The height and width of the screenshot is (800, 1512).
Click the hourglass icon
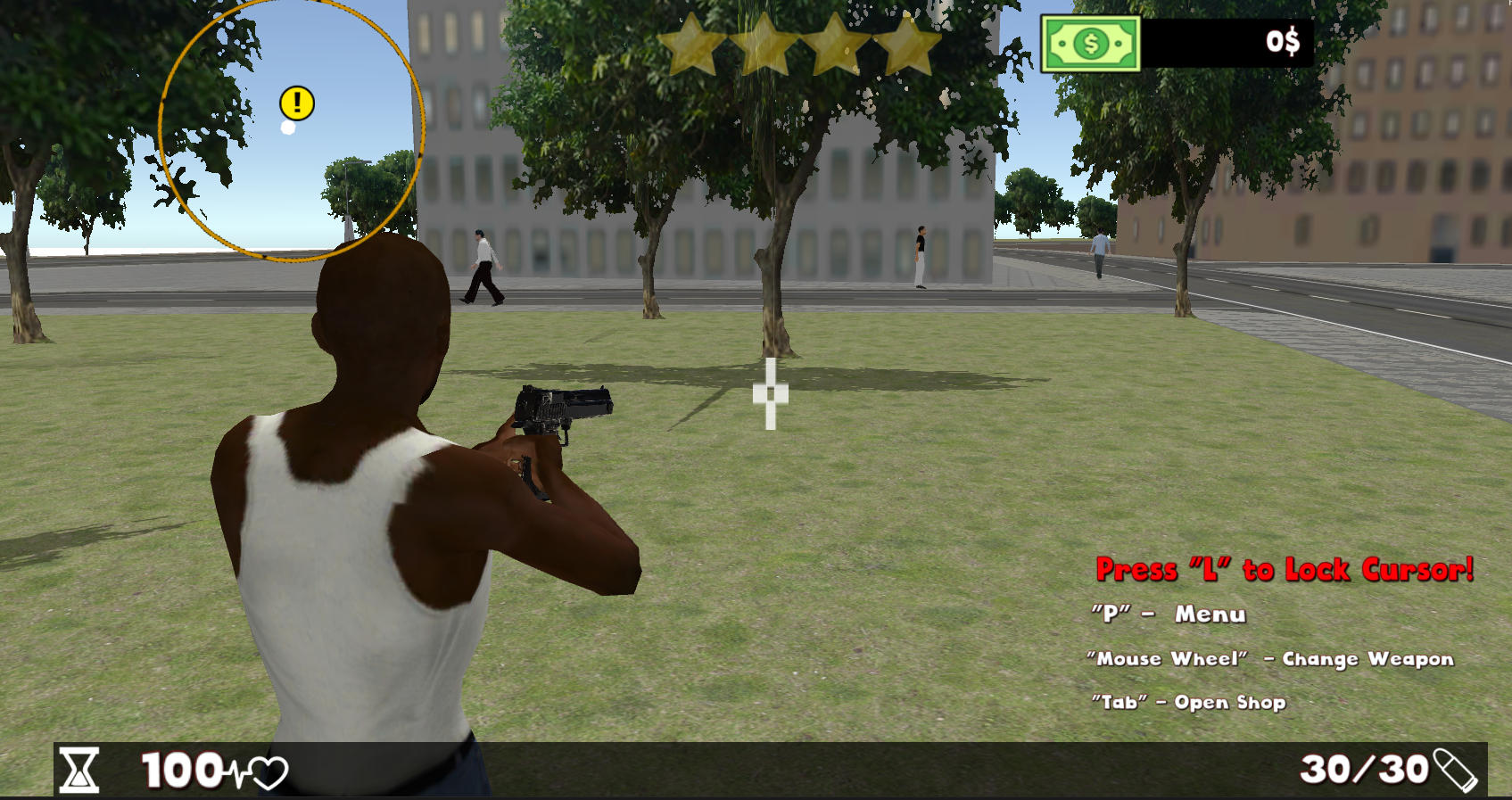coord(79,770)
